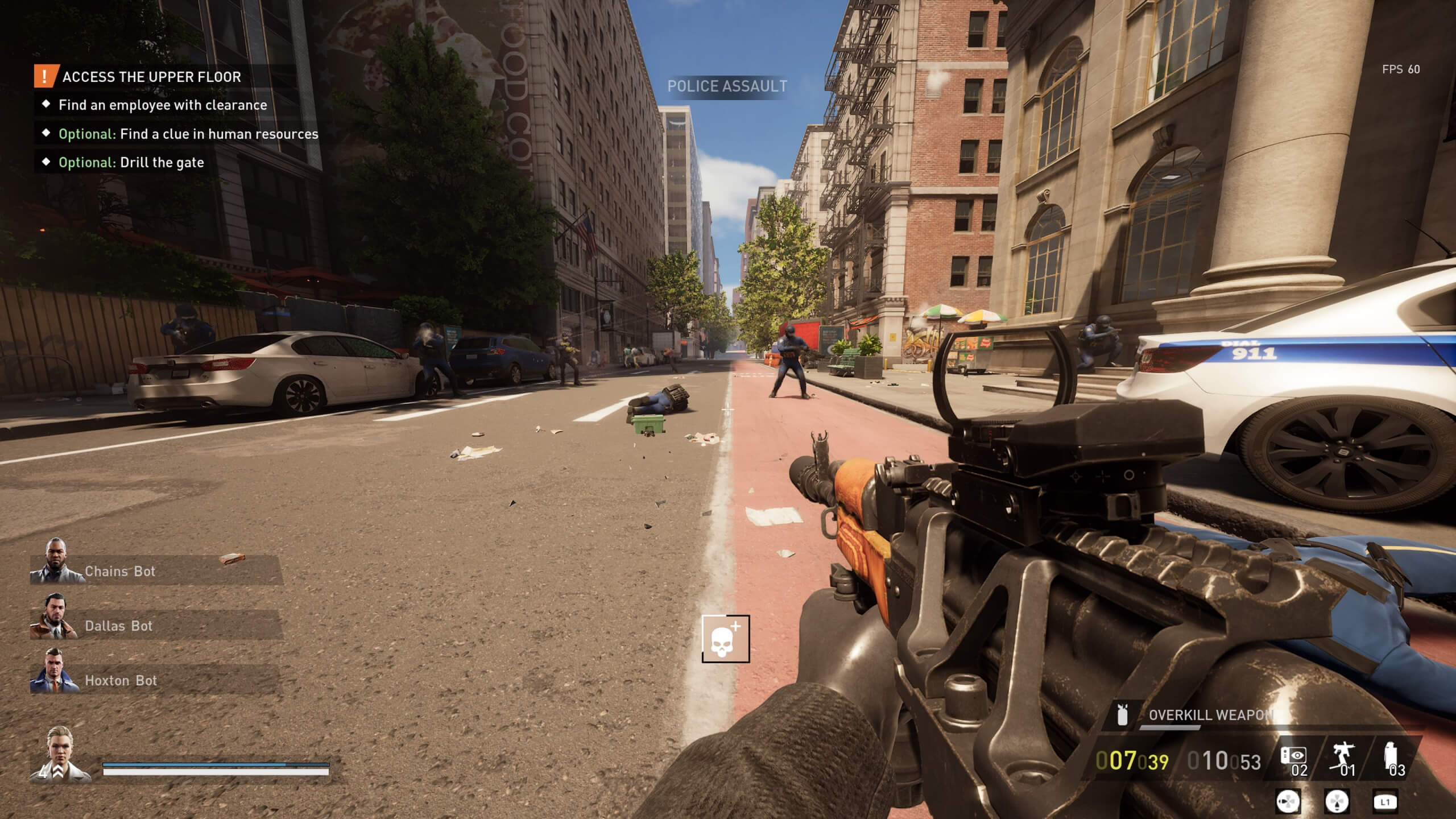Toggle the Drill the gate objective diamond

(x=47, y=163)
